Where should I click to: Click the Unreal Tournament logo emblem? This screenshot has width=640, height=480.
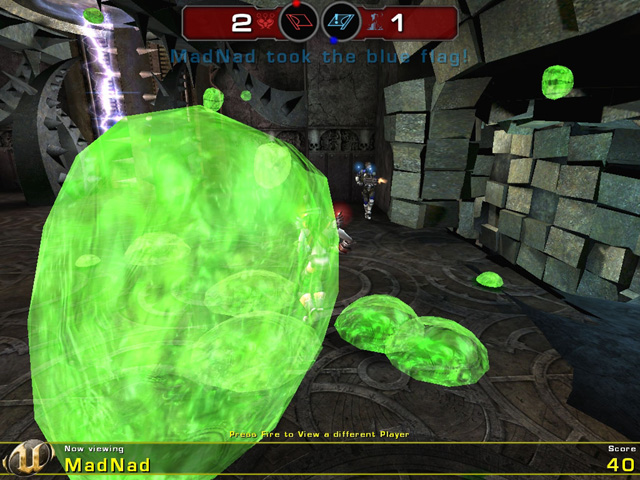27,459
